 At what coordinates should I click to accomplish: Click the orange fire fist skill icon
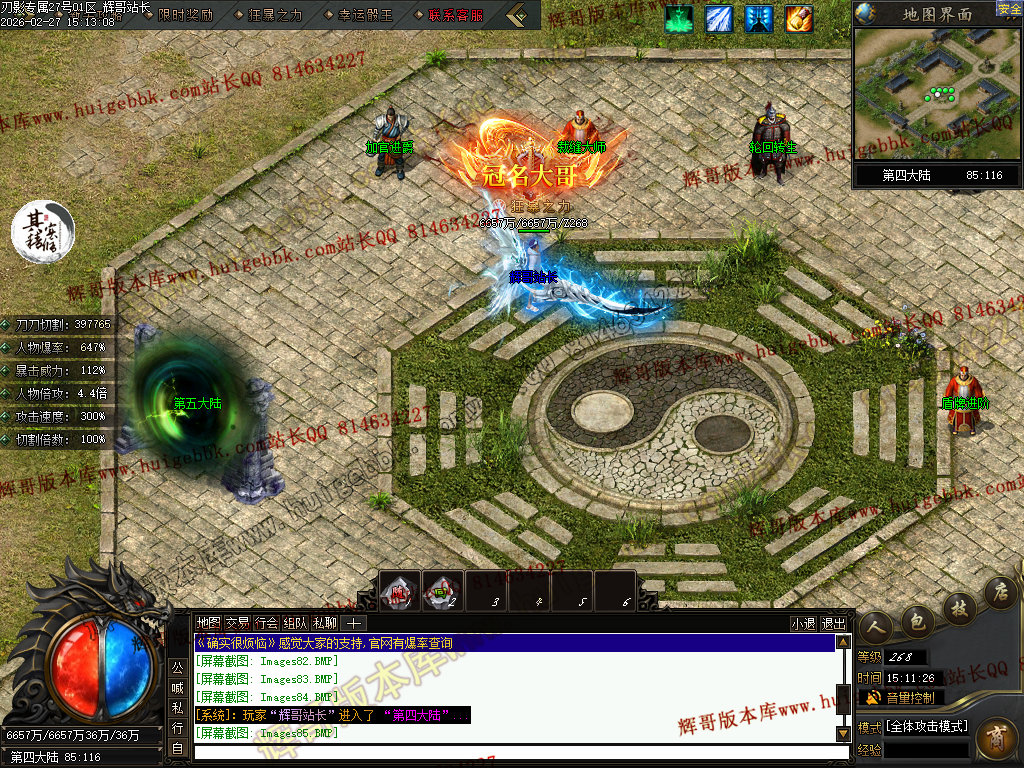[x=799, y=18]
